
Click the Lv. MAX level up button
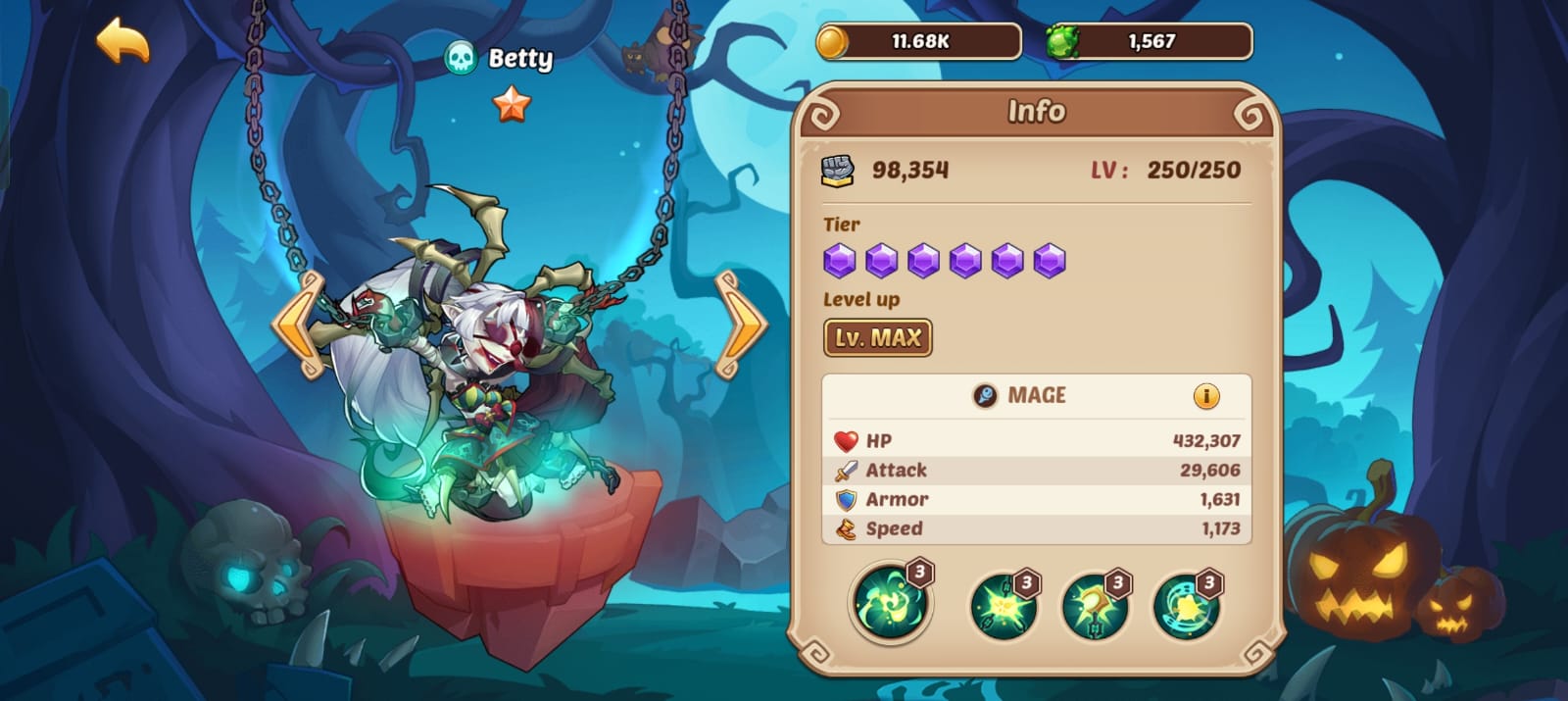pos(877,338)
